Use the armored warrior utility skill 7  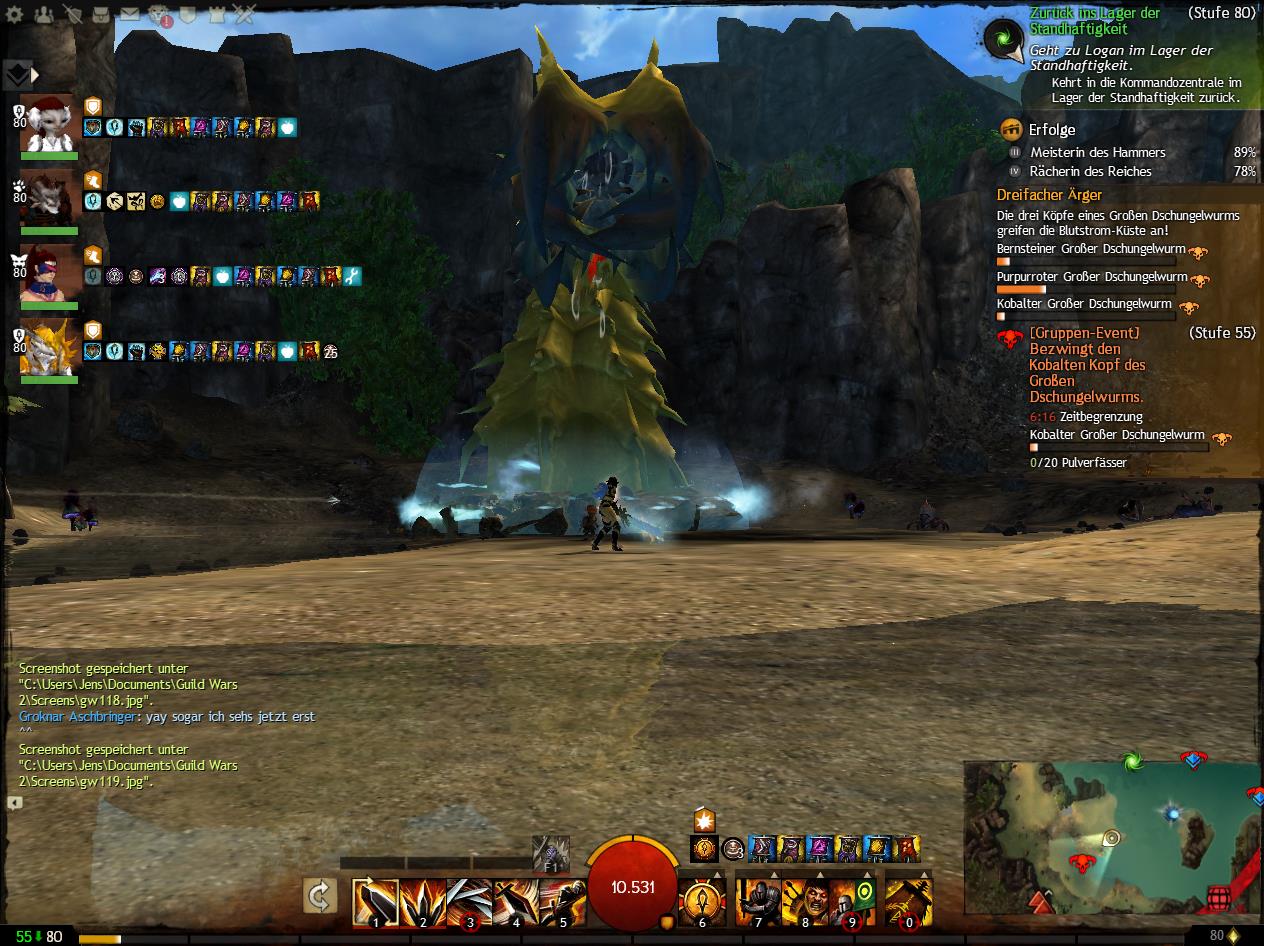coord(758,902)
